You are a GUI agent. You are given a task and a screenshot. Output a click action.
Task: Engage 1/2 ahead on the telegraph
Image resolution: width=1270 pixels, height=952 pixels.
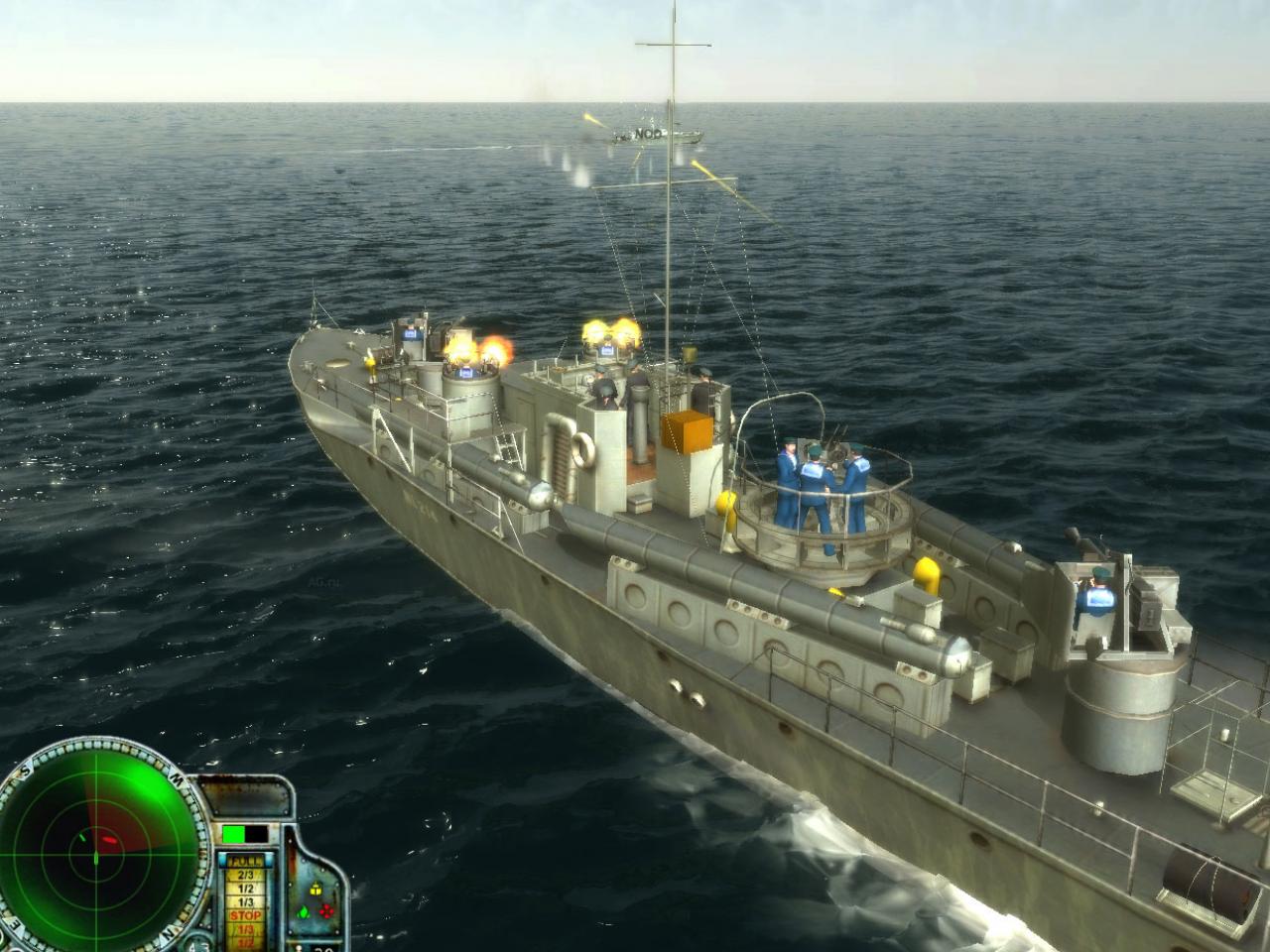tap(245, 888)
